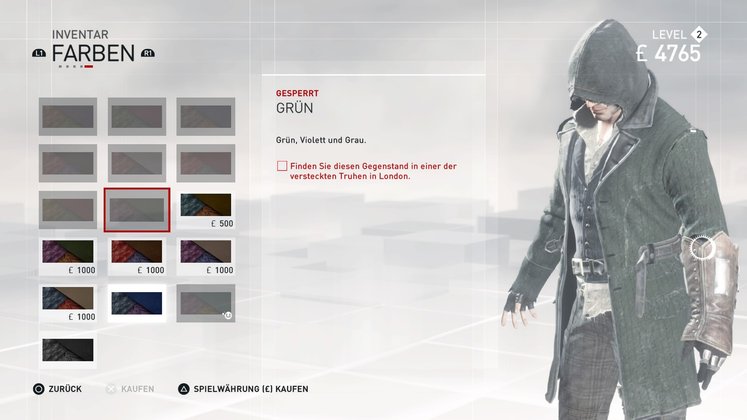The width and height of the screenshot is (747, 420).
Task: Click the locked swatch with the small badge
Action: point(206,303)
